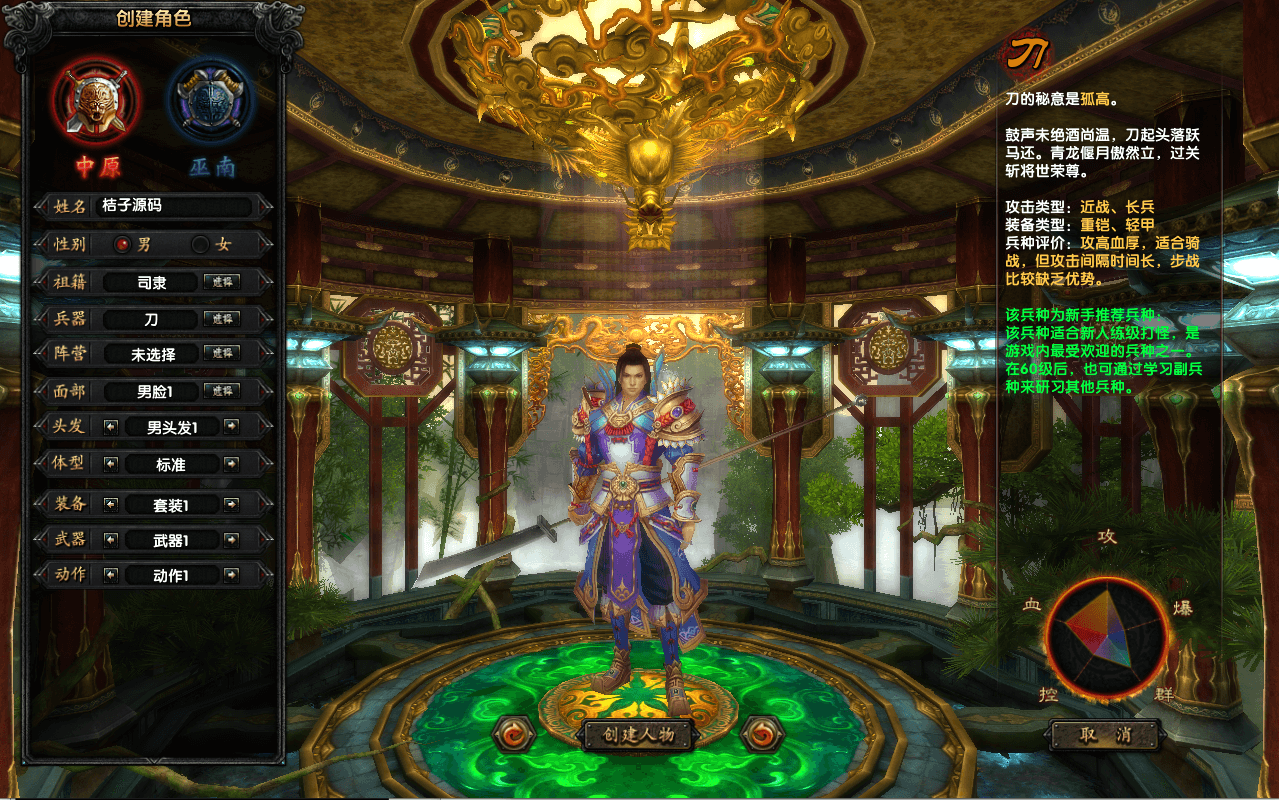1279x800 pixels.
Task: Rotate character with the left swirl button
Action: pyautogui.click(x=514, y=734)
